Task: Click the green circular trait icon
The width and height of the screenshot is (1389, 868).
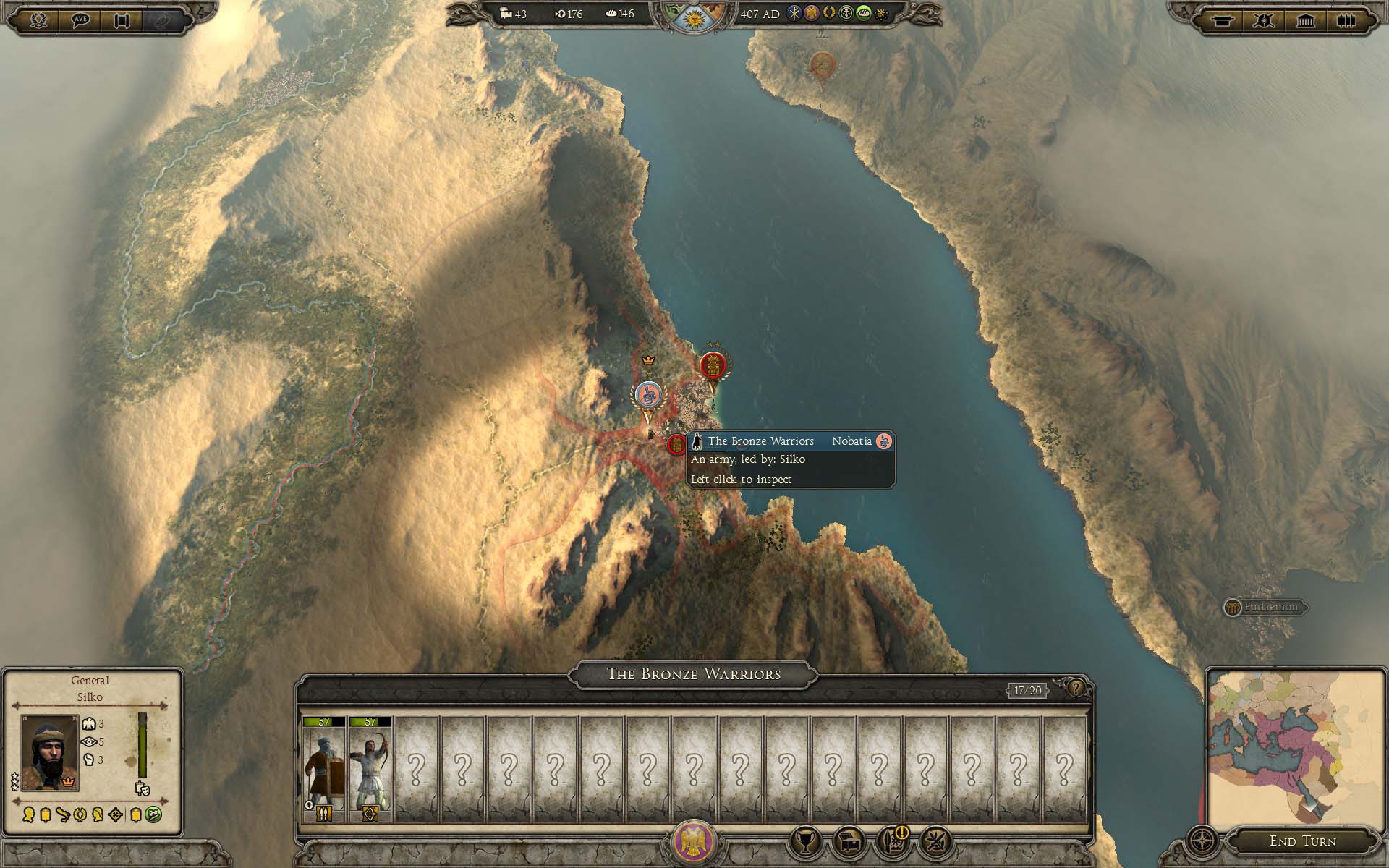Action: [x=153, y=814]
